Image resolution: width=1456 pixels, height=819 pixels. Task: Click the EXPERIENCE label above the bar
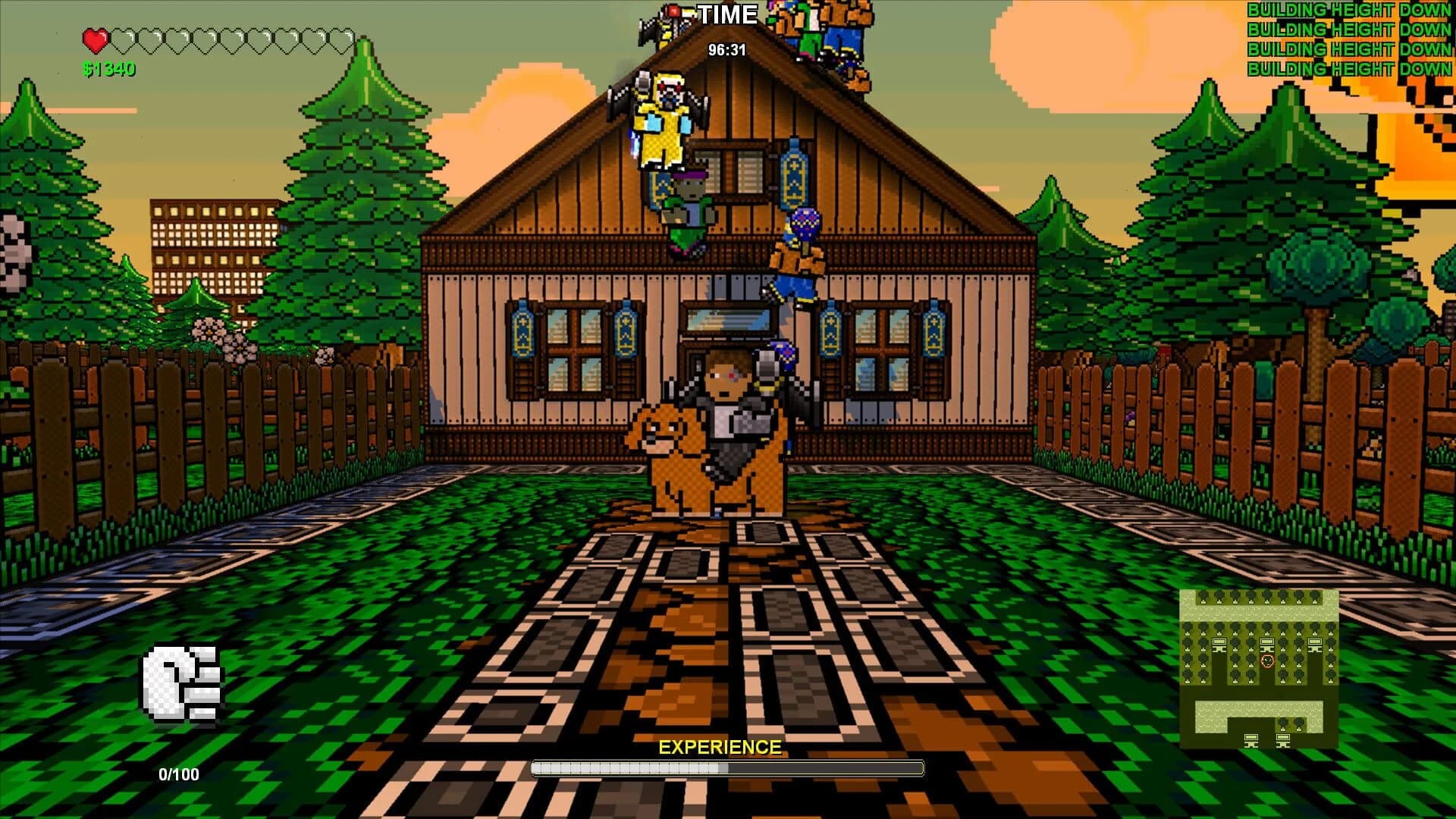point(719,745)
